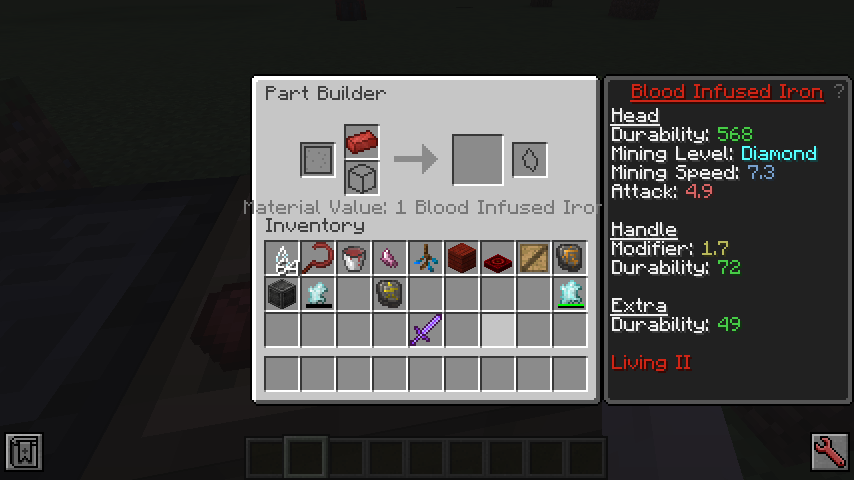
Task: Select the white spiky item stack
Action: [282, 258]
